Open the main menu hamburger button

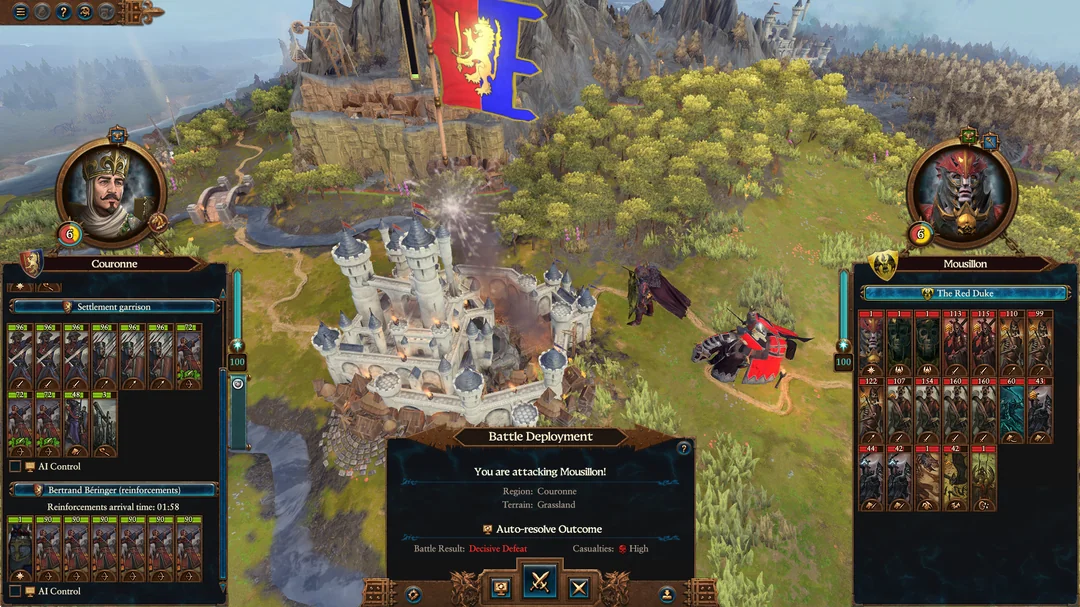(20, 12)
